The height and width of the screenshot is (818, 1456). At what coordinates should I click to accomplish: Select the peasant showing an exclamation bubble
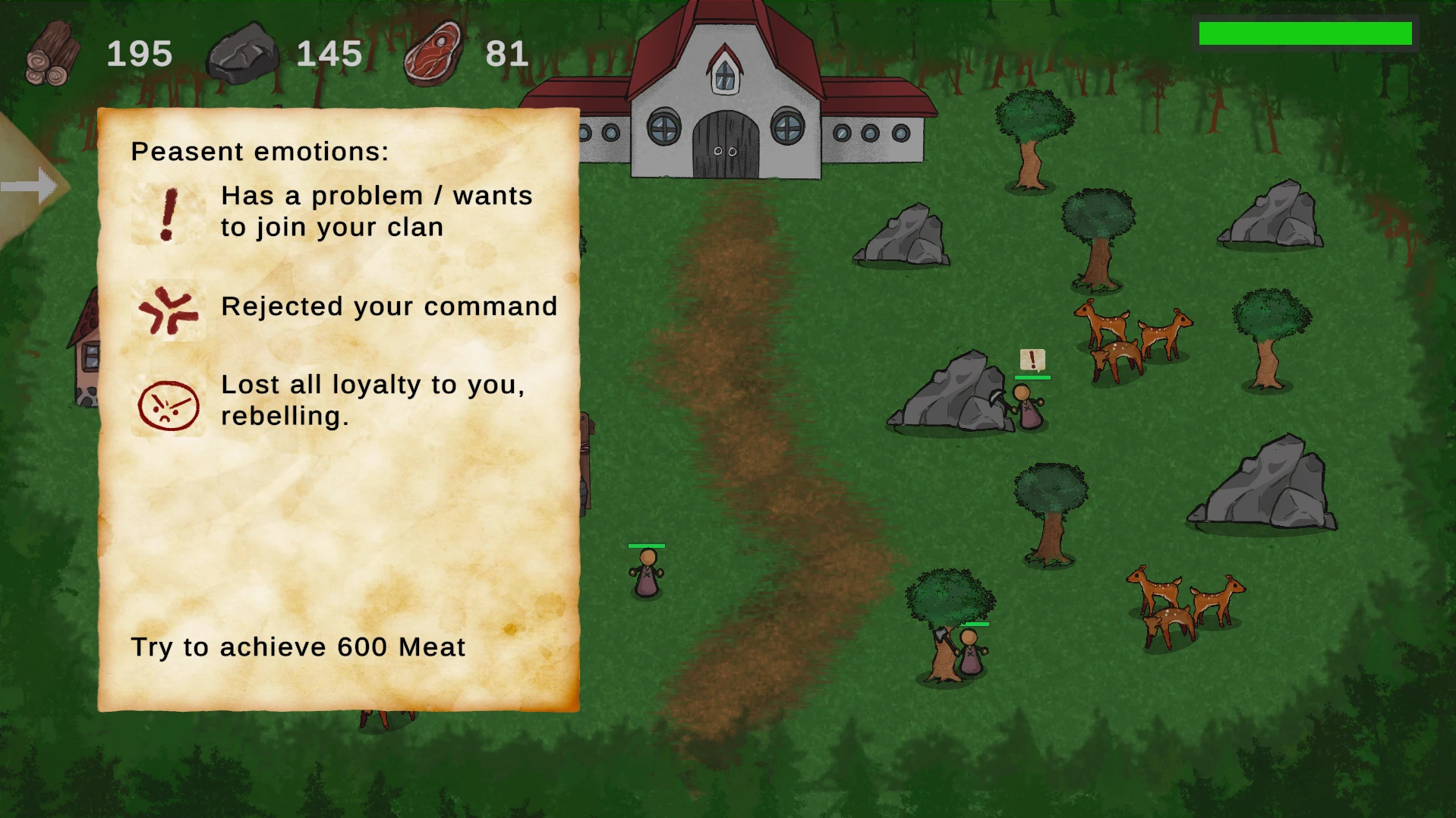[x=1028, y=407]
